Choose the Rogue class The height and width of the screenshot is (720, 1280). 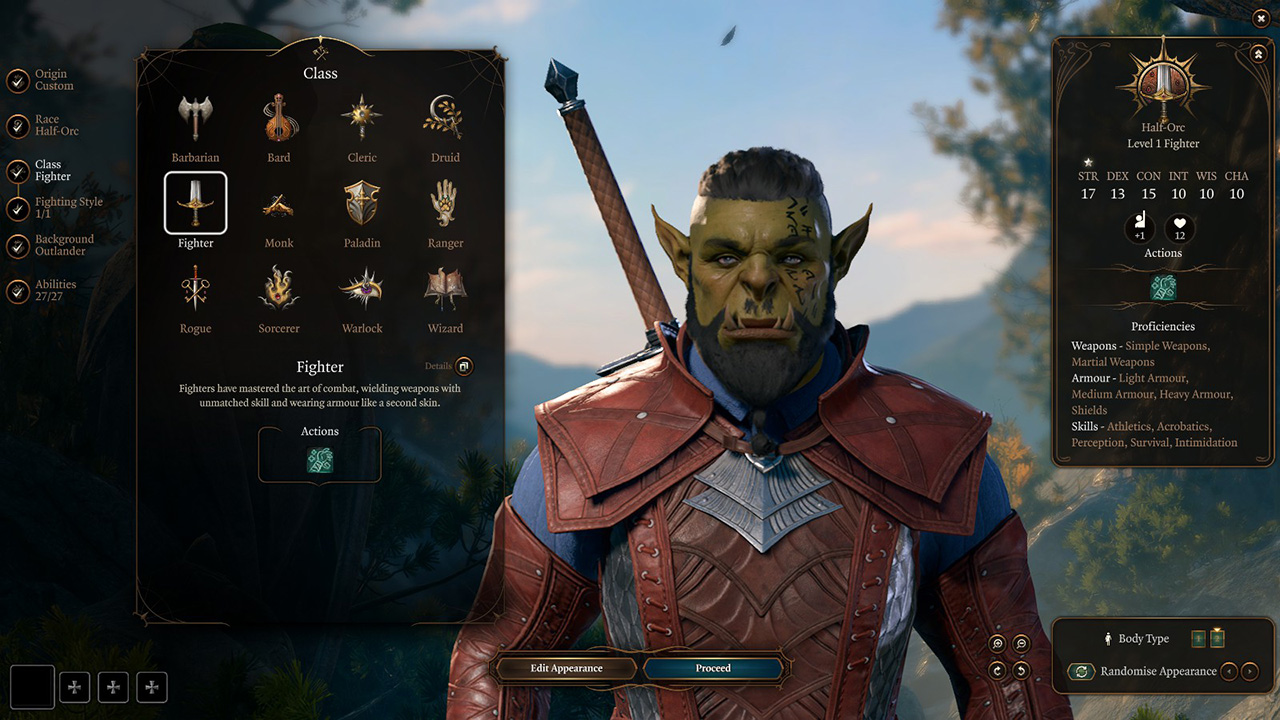point(195,289)
